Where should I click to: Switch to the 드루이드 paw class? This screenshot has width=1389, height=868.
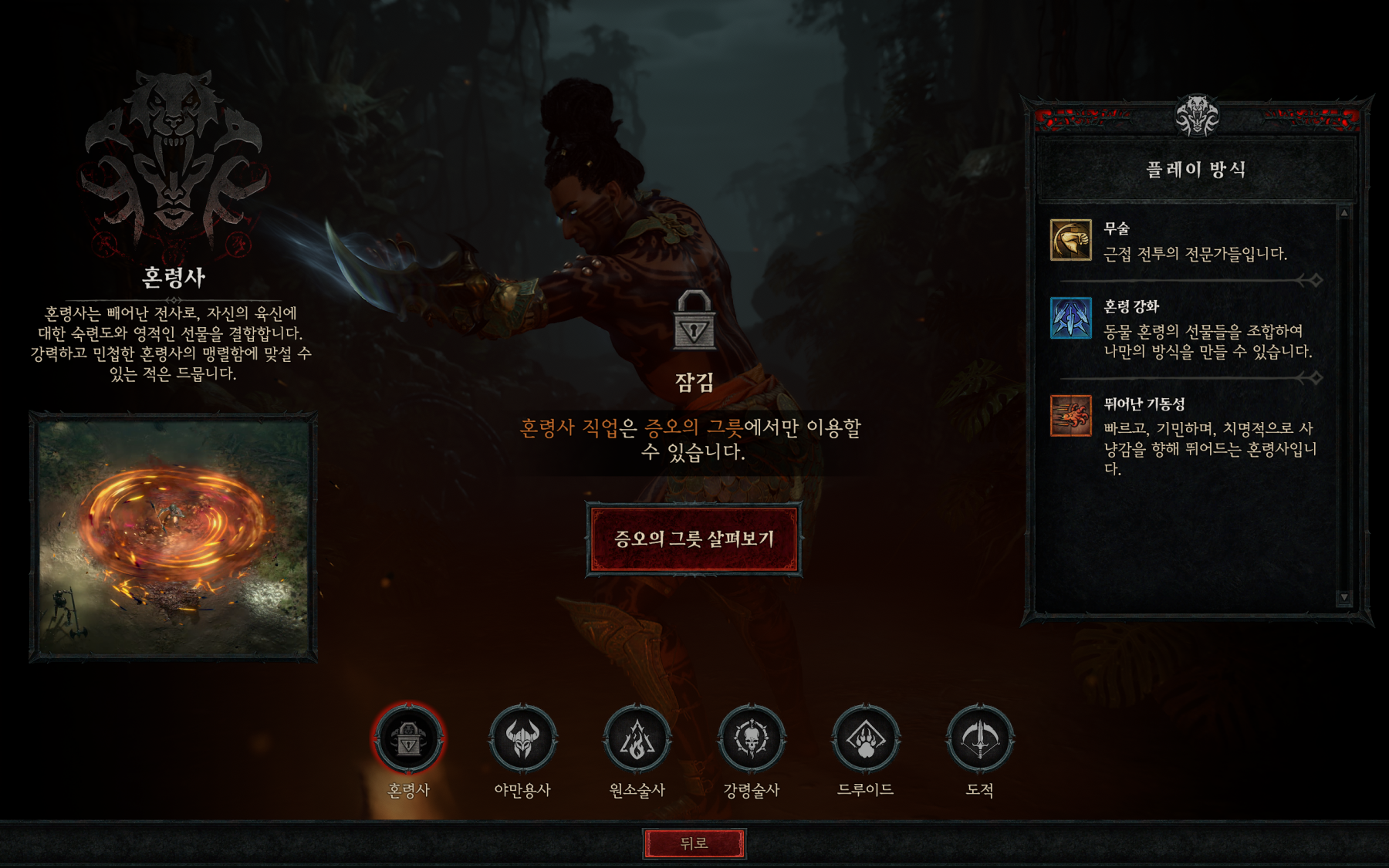tap(865, 738)
